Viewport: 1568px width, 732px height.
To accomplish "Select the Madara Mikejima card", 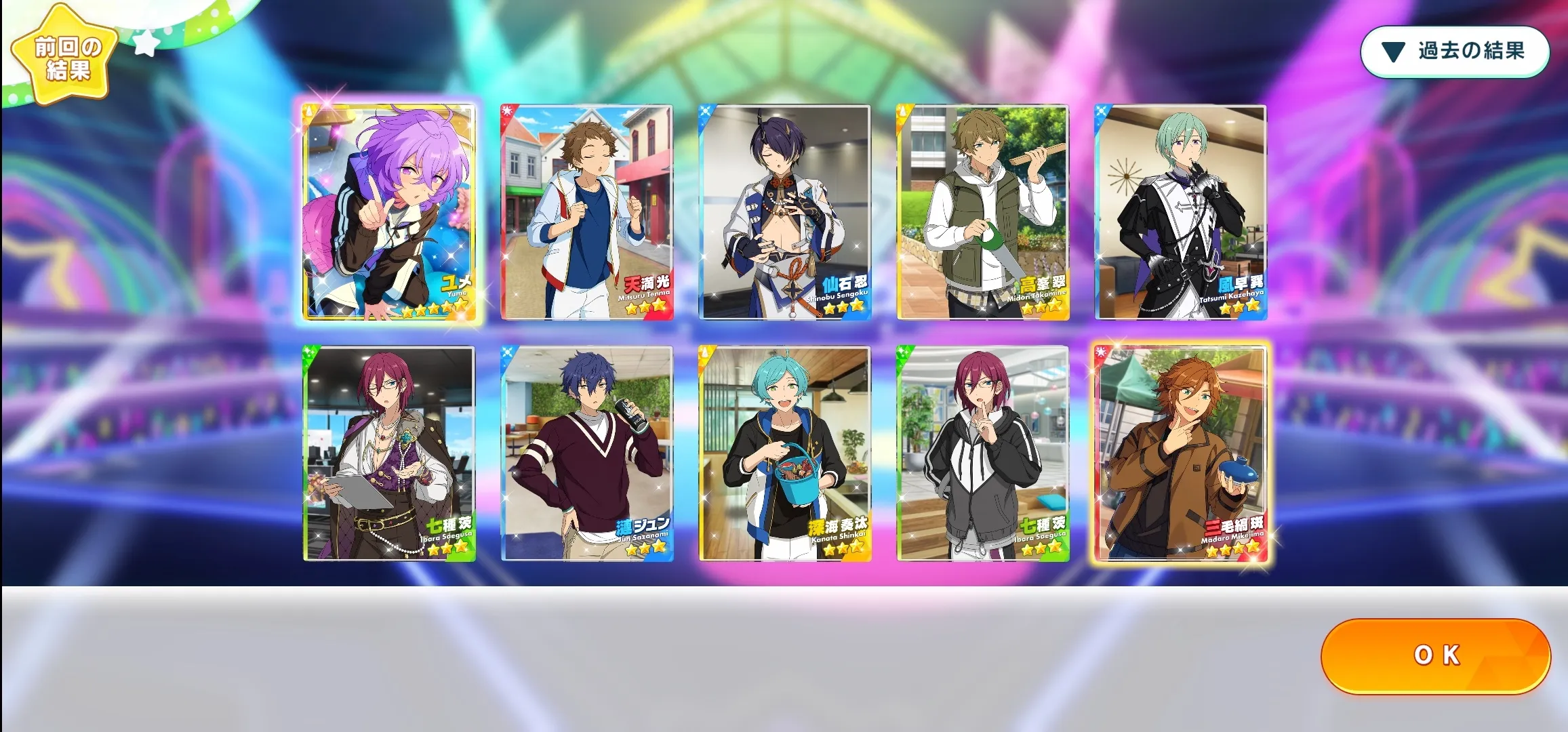I will (x=1180, y=453).
